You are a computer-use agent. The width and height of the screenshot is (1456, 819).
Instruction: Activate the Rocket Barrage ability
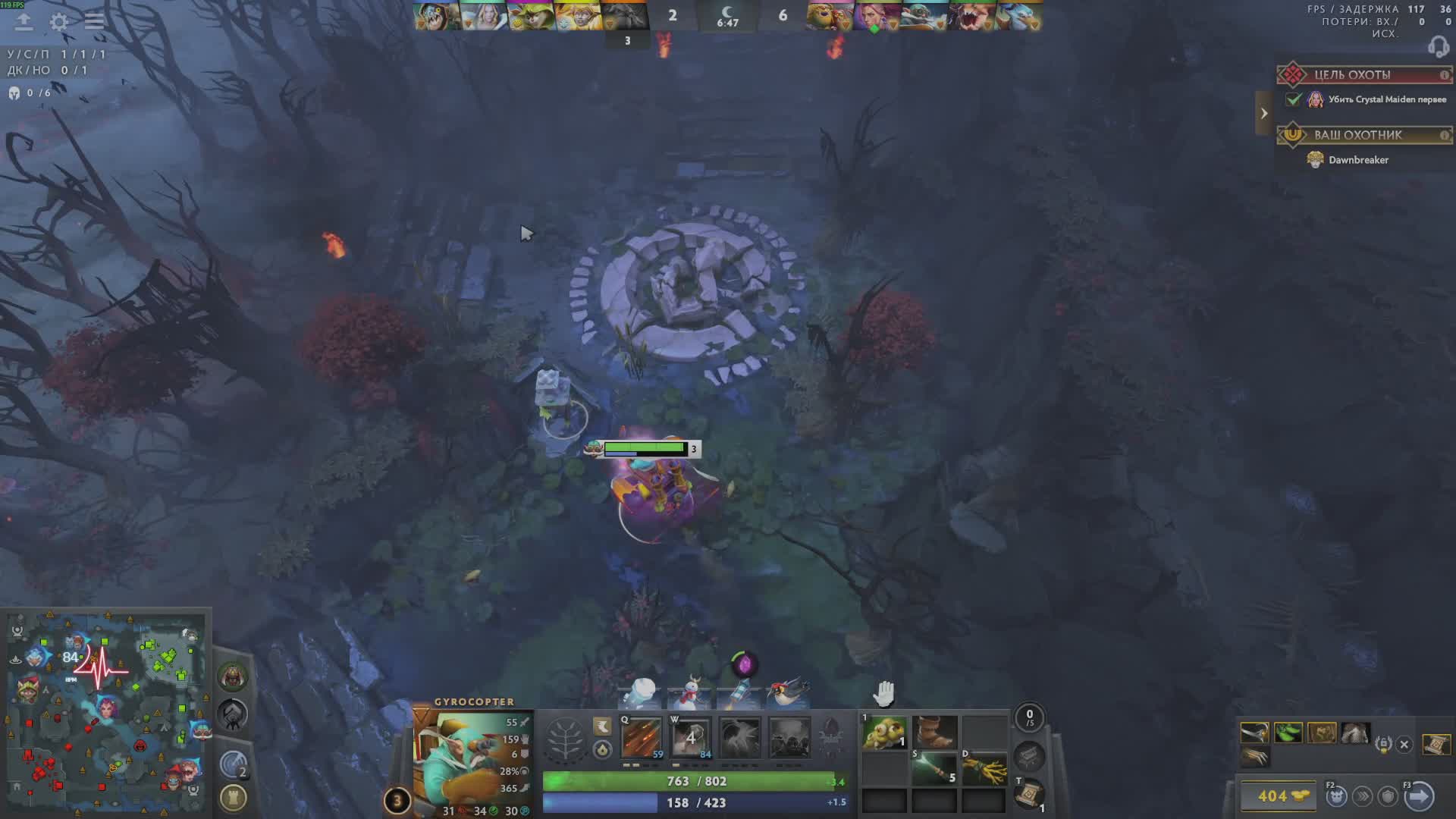point(642,737)
